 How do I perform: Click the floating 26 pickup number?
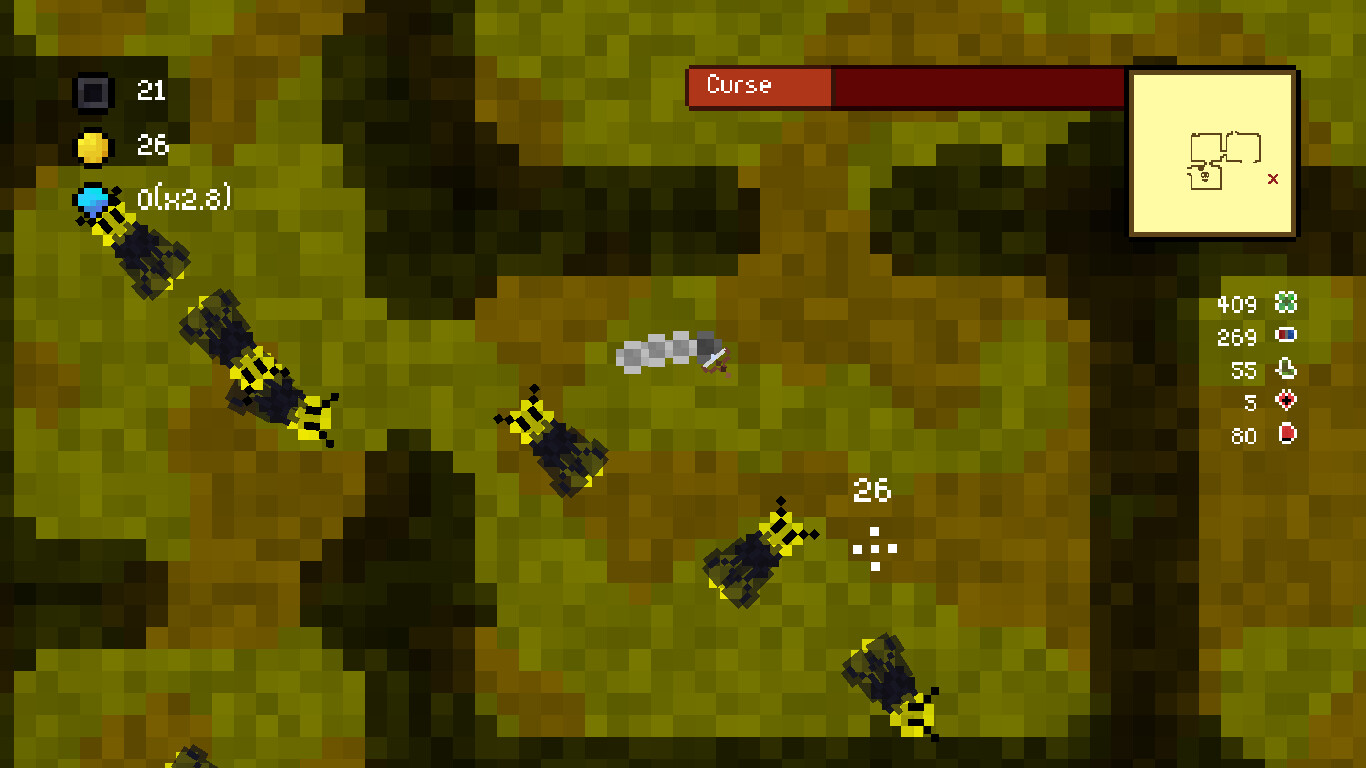[x=873, y=491]
